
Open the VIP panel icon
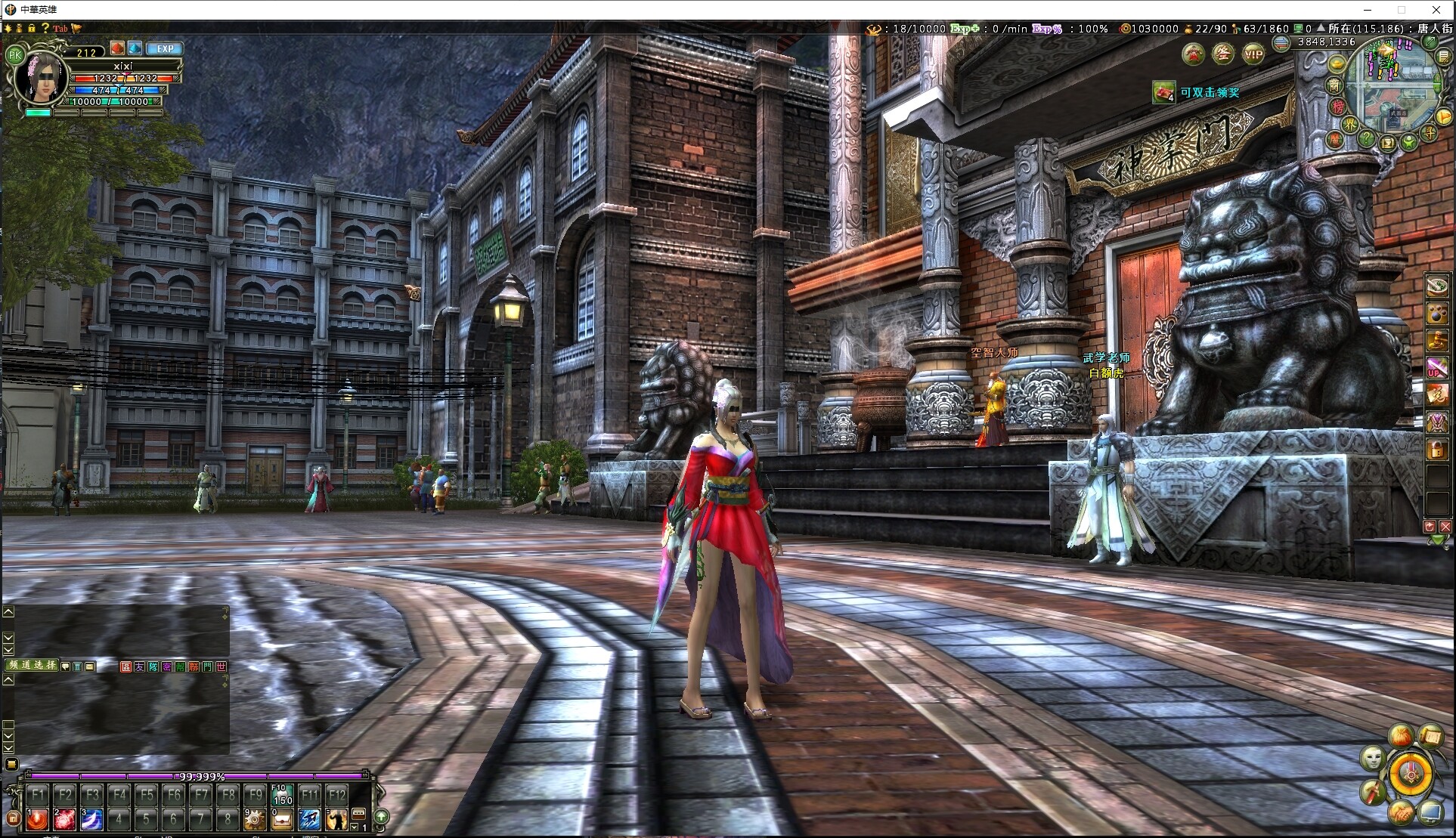coord(1254,55)
